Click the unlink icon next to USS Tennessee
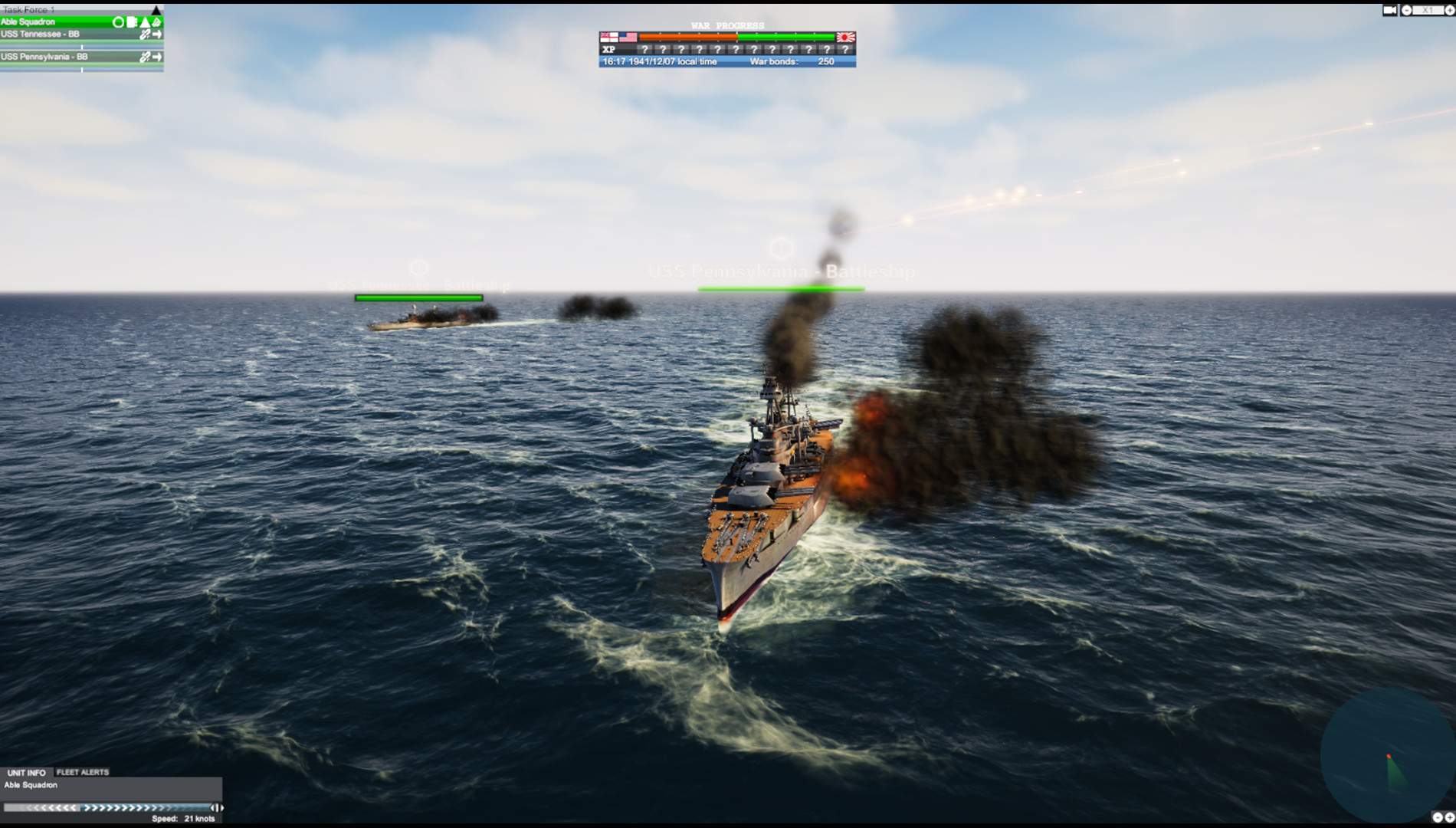 point(145,34)
